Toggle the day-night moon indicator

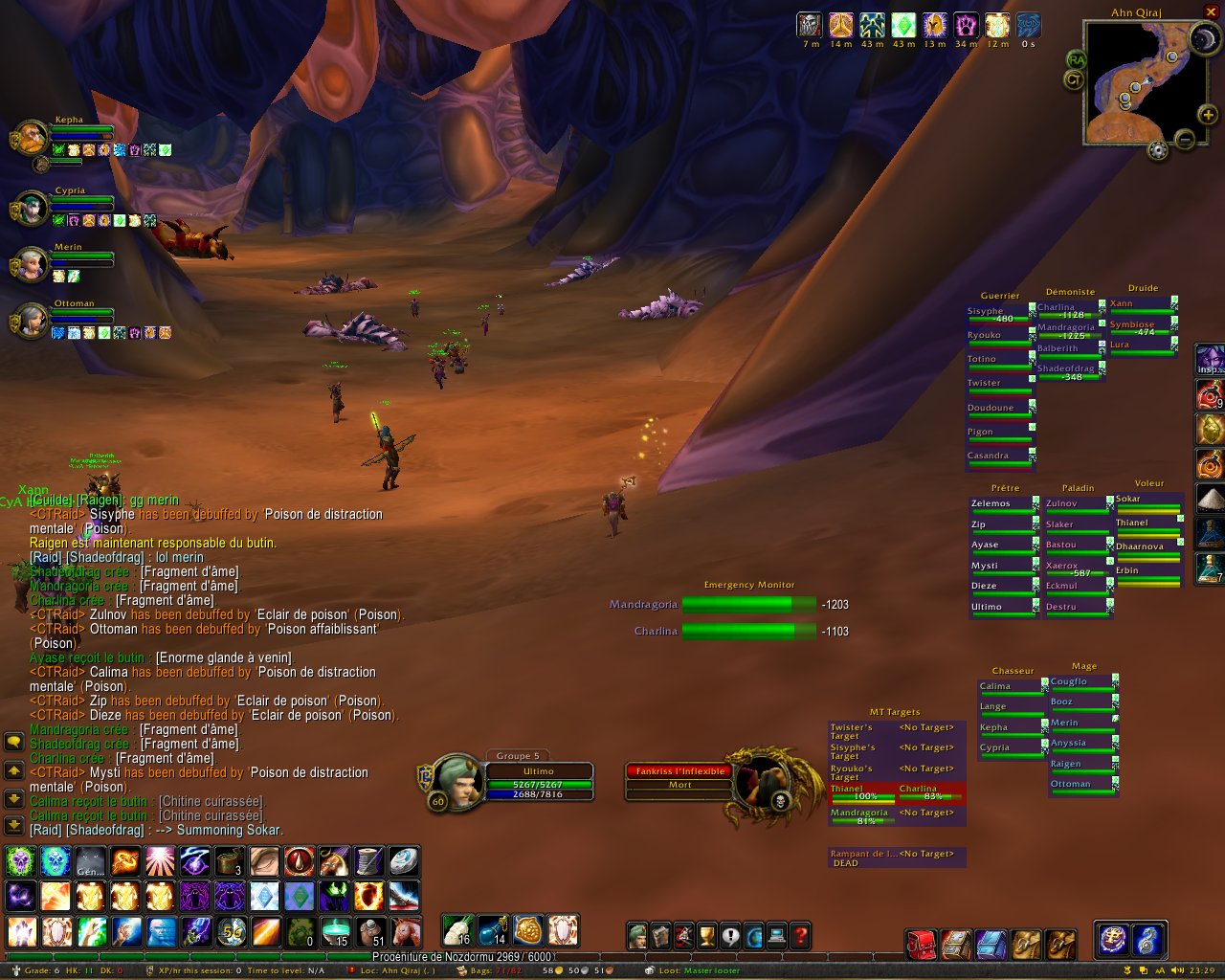[x=1203, y=39]
